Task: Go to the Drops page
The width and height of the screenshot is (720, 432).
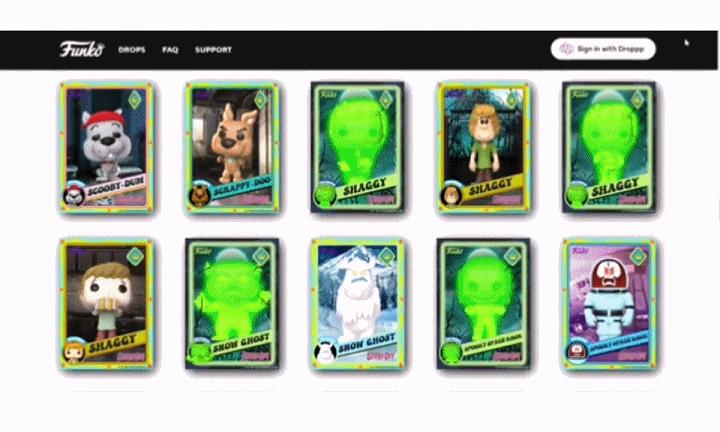Action: pyautogui.click(x=132, y=49)
